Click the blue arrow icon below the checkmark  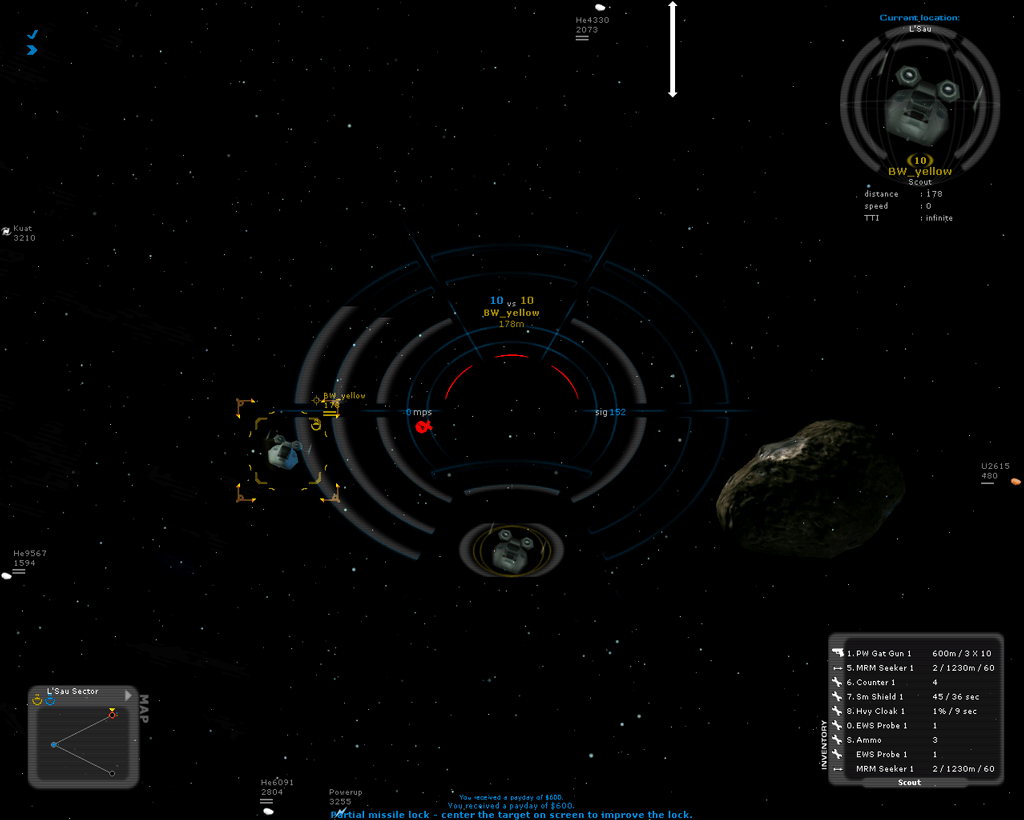coord(32,50)
